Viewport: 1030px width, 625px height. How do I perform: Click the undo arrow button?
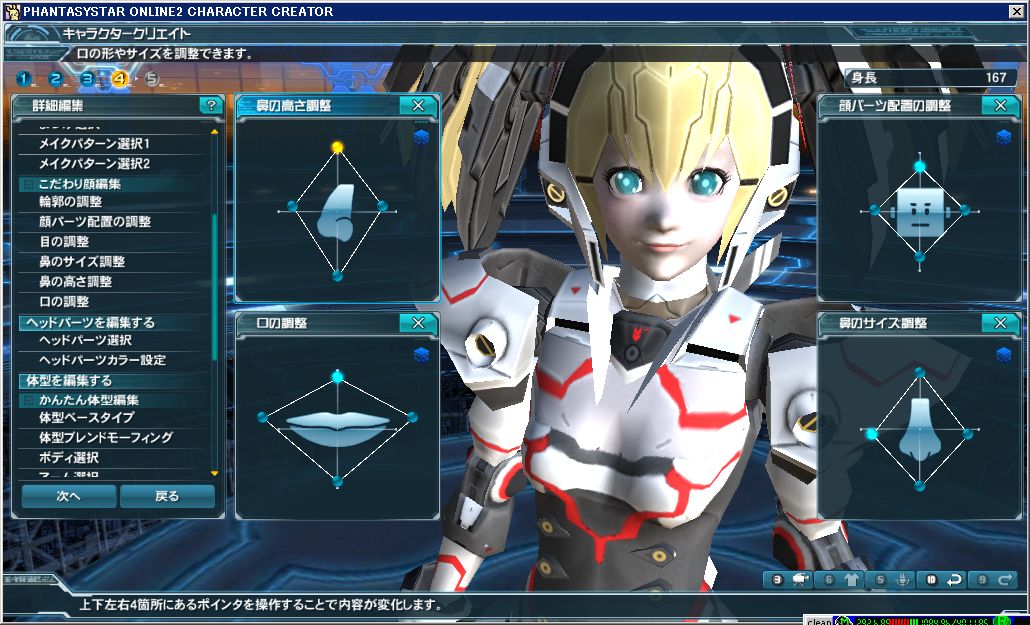[x=954, y=579]
